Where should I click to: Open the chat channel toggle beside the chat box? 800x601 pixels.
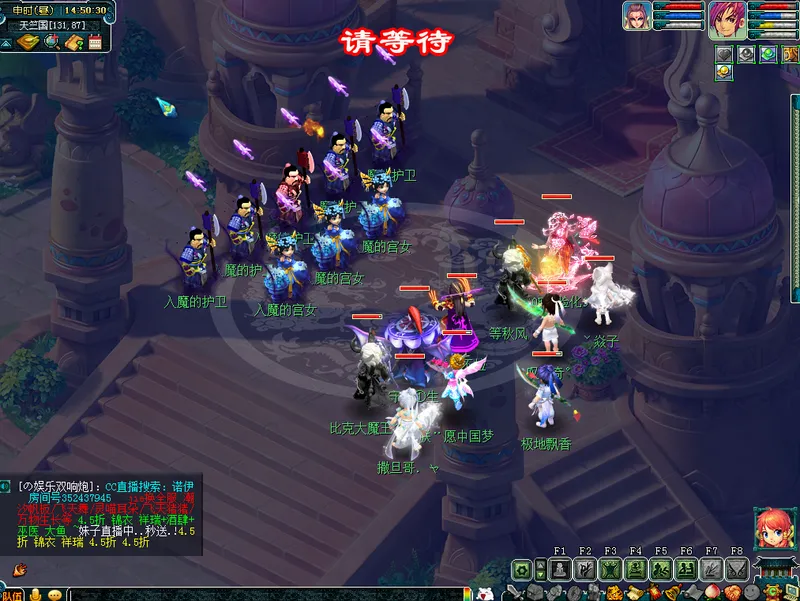point(6,486)
